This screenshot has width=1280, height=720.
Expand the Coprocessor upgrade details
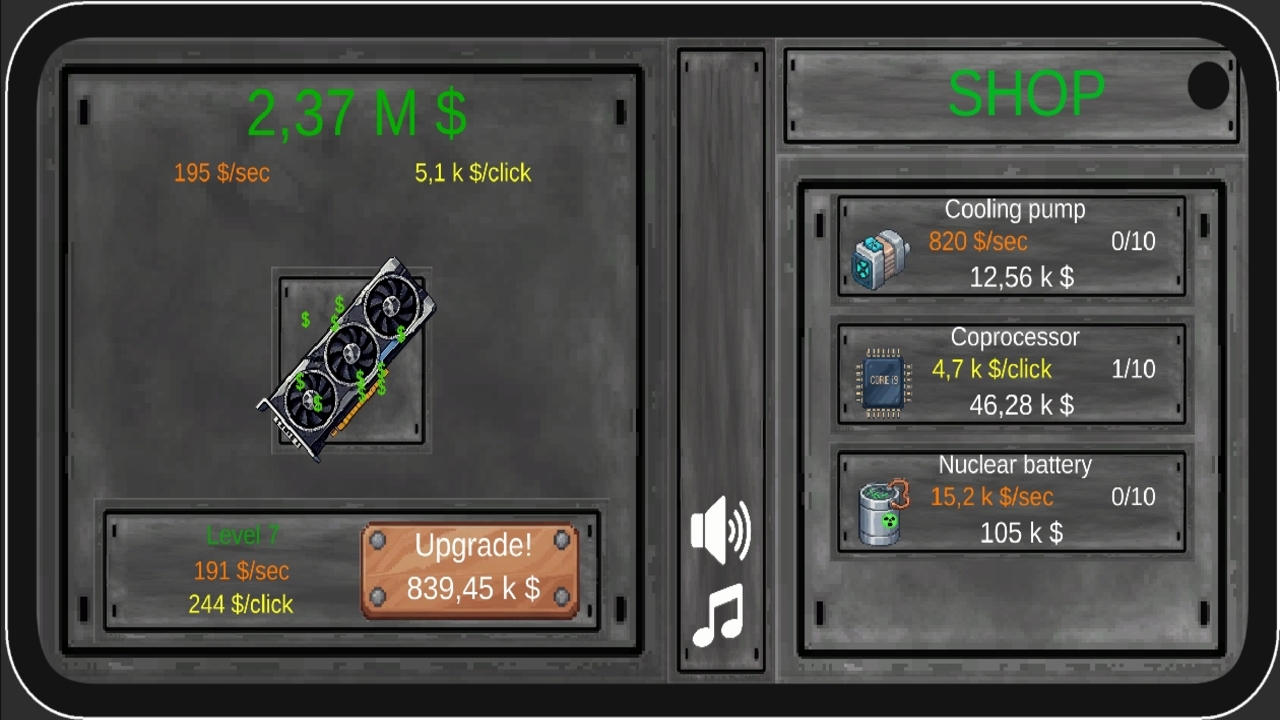pos(1010,372)
